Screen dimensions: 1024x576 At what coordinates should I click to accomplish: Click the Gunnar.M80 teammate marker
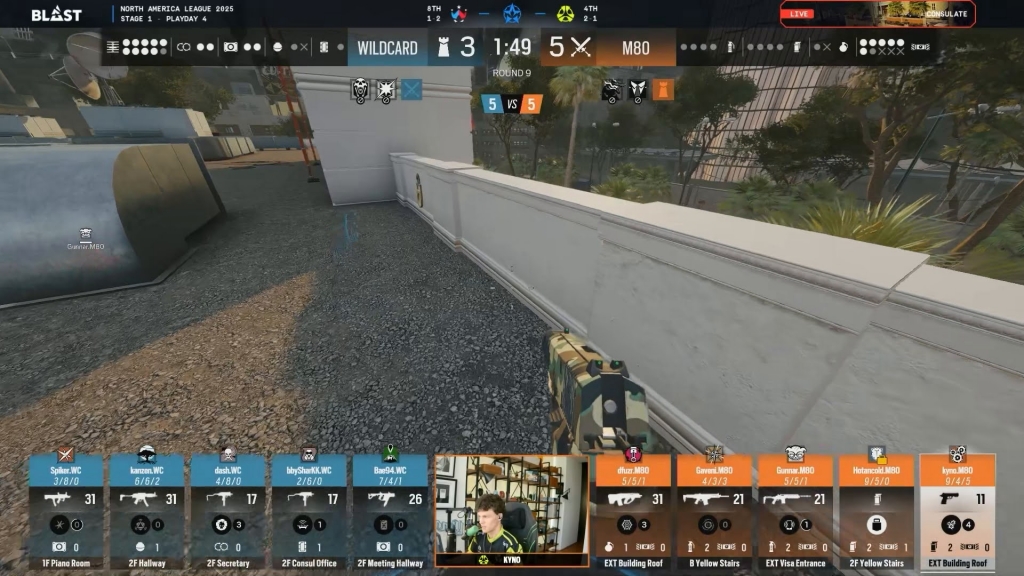tap(86, 238)
